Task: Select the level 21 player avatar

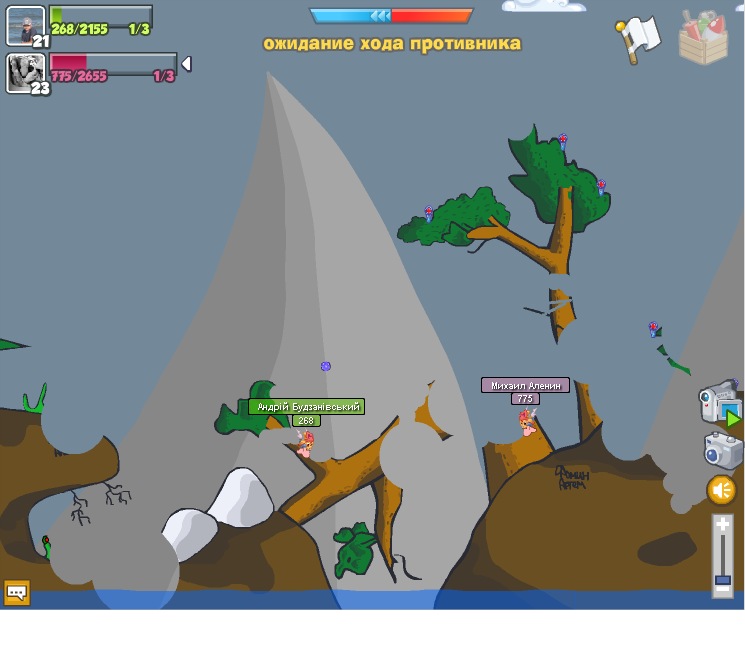Action: tap(25, 25)
